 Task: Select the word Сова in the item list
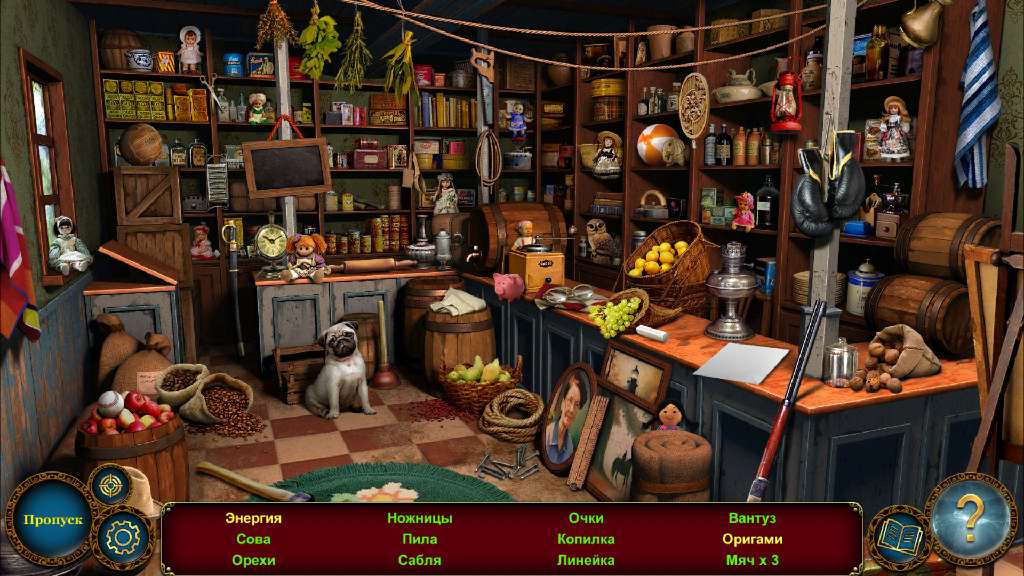[x=253, y=539]
